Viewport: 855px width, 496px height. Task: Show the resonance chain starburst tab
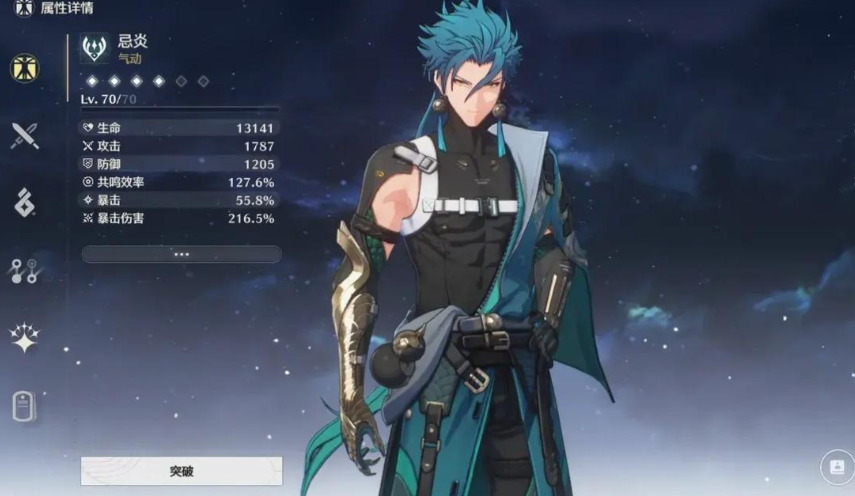25,338
